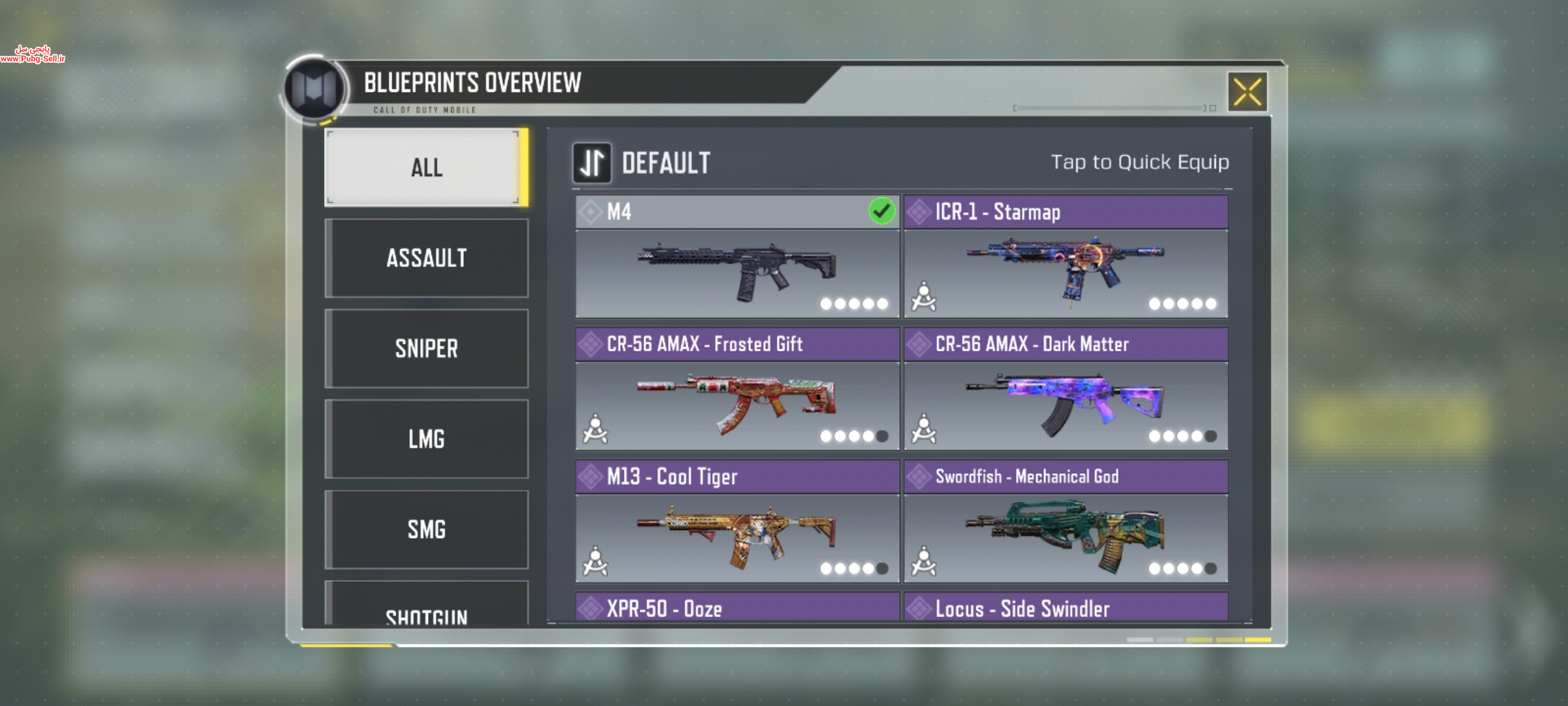Filter blueprints by Sniper

coord(426,348)
